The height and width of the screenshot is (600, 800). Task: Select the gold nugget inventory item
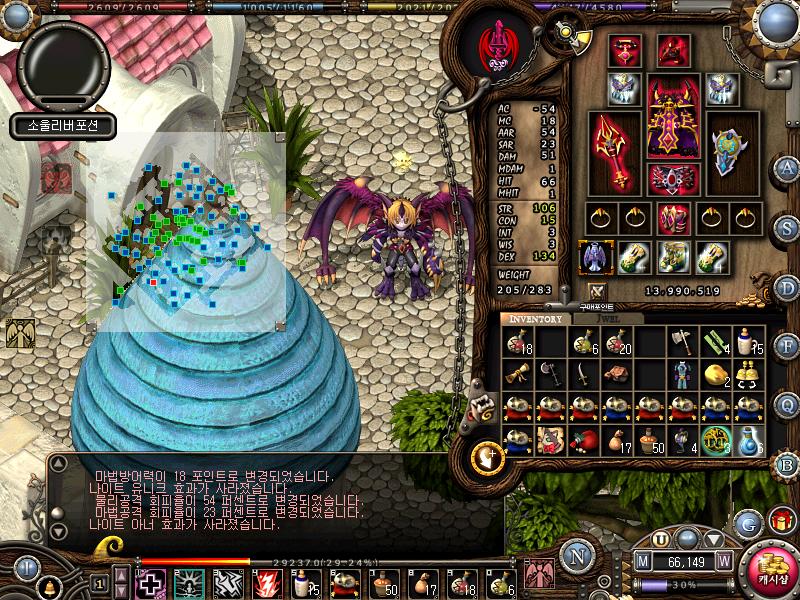click(715, 374)
